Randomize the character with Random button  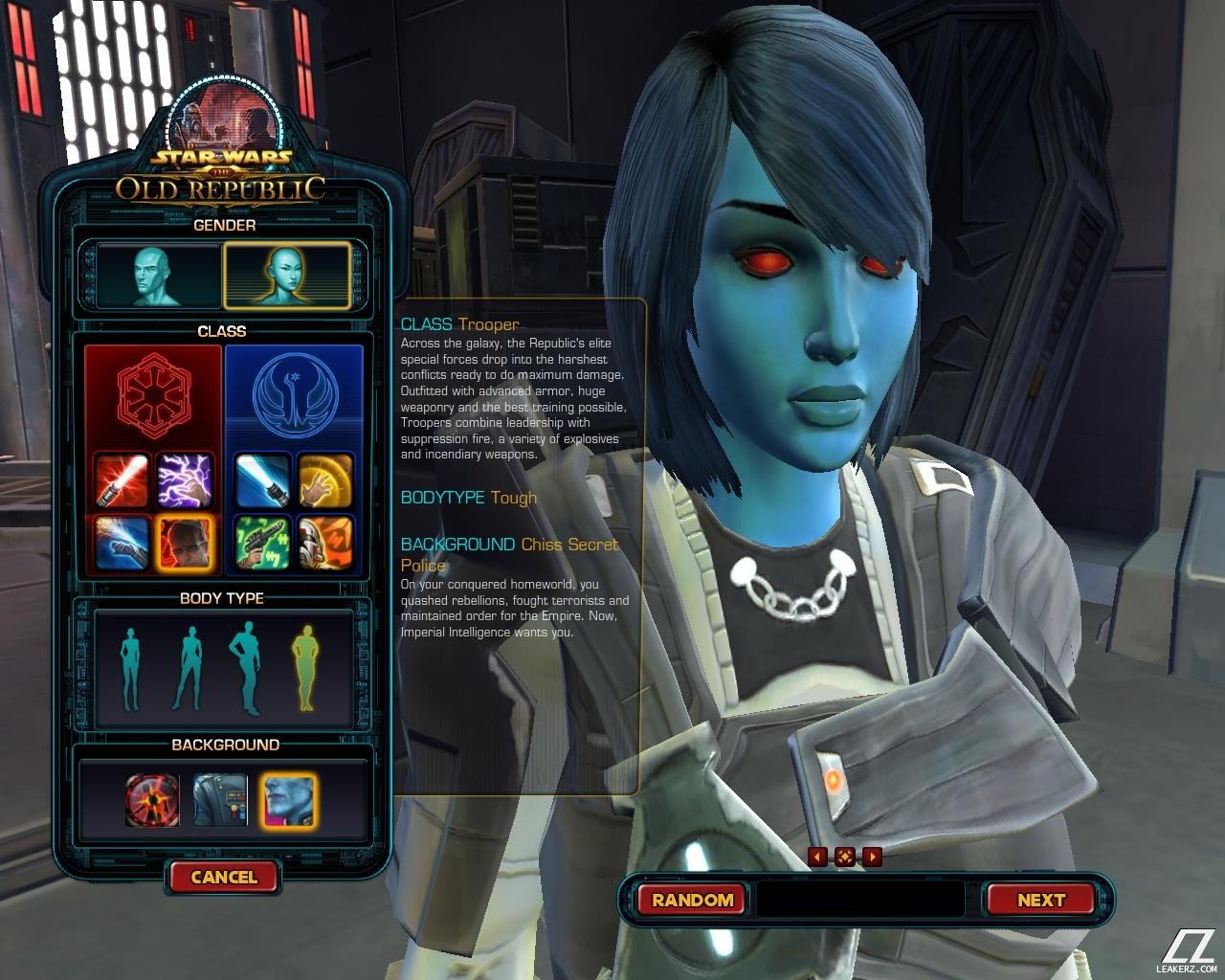coord(692,900)
